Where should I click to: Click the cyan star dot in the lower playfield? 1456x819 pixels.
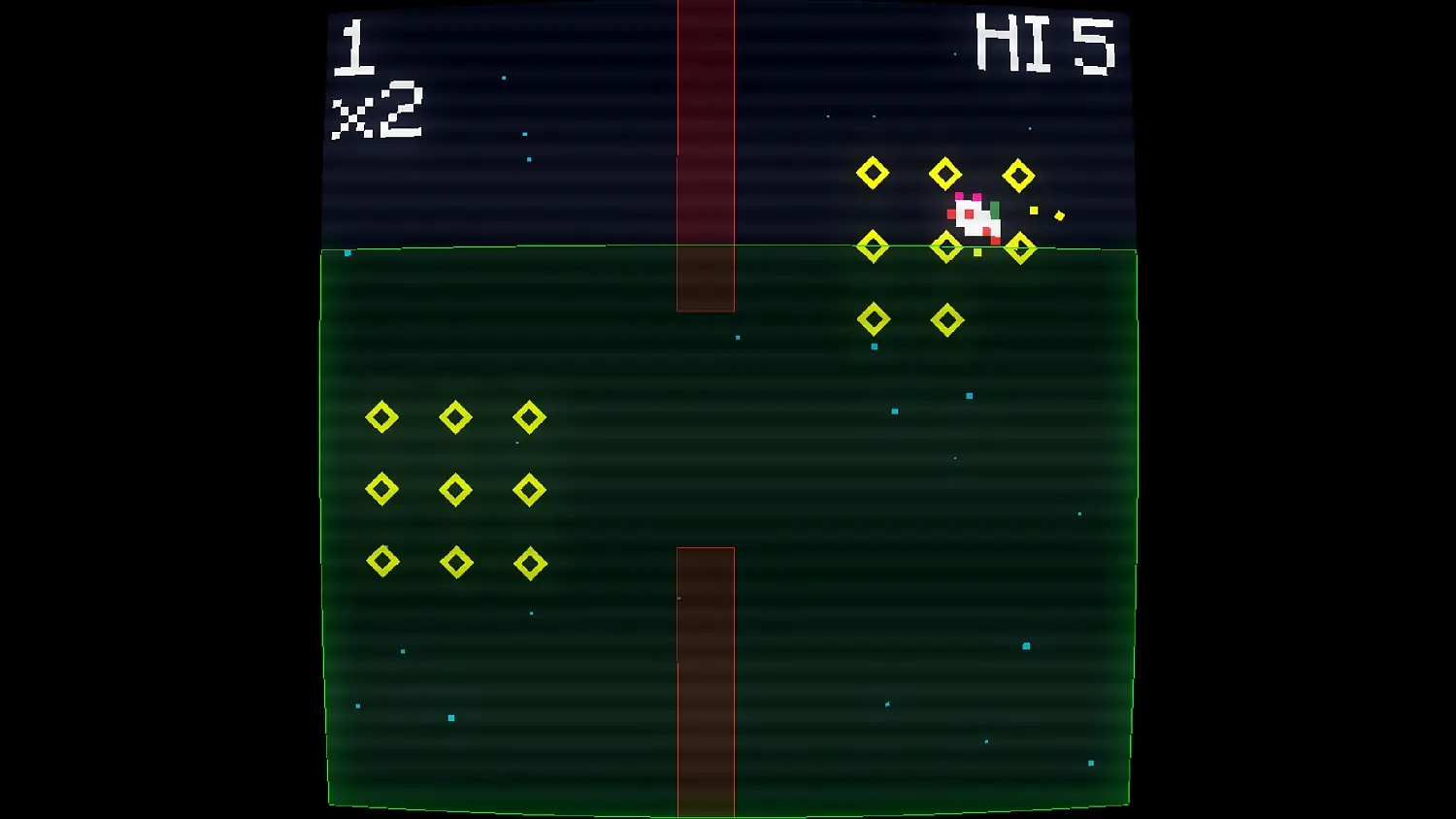[449, 718]
